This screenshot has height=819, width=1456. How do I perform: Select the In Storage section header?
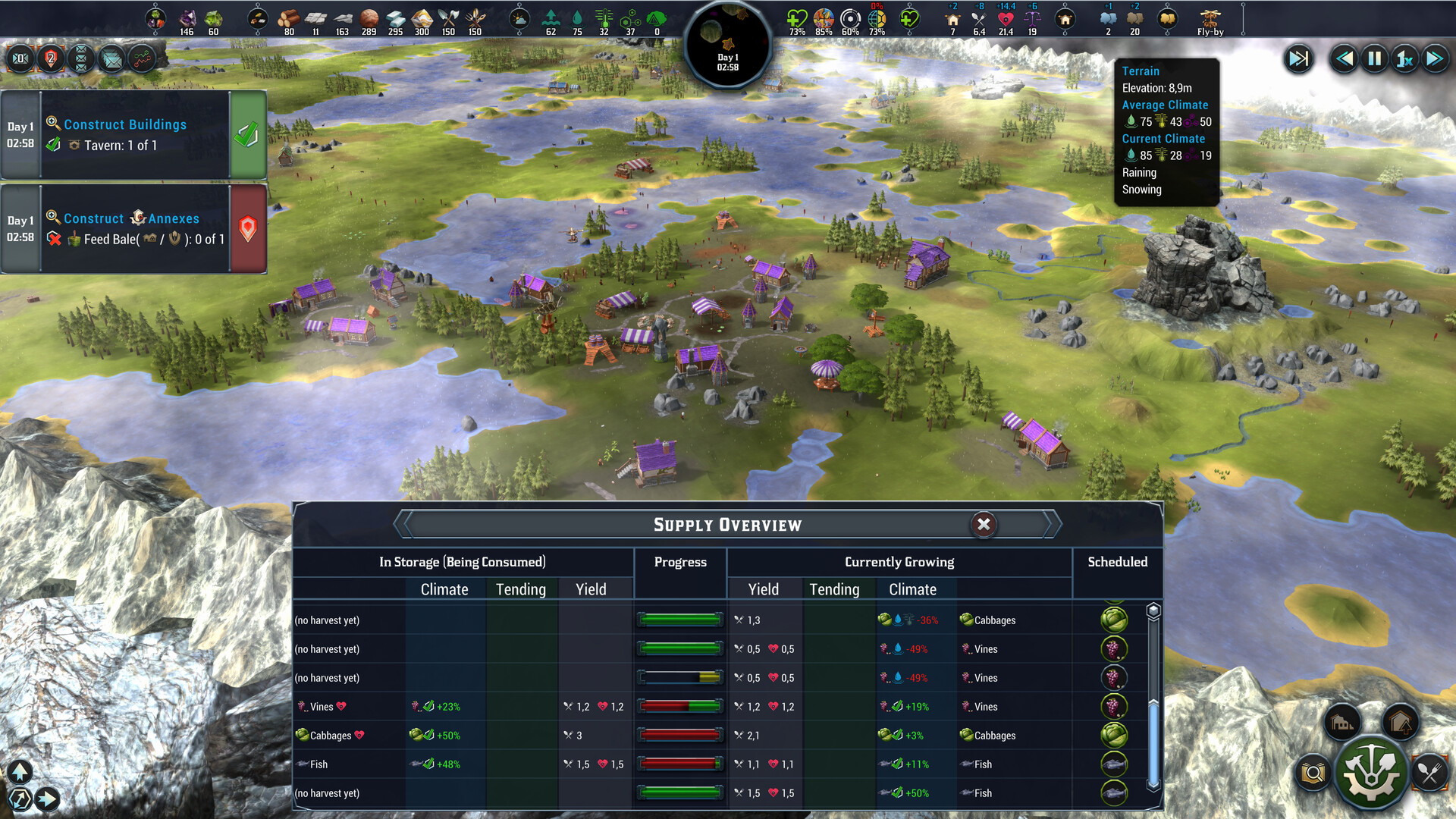point(463,562)
